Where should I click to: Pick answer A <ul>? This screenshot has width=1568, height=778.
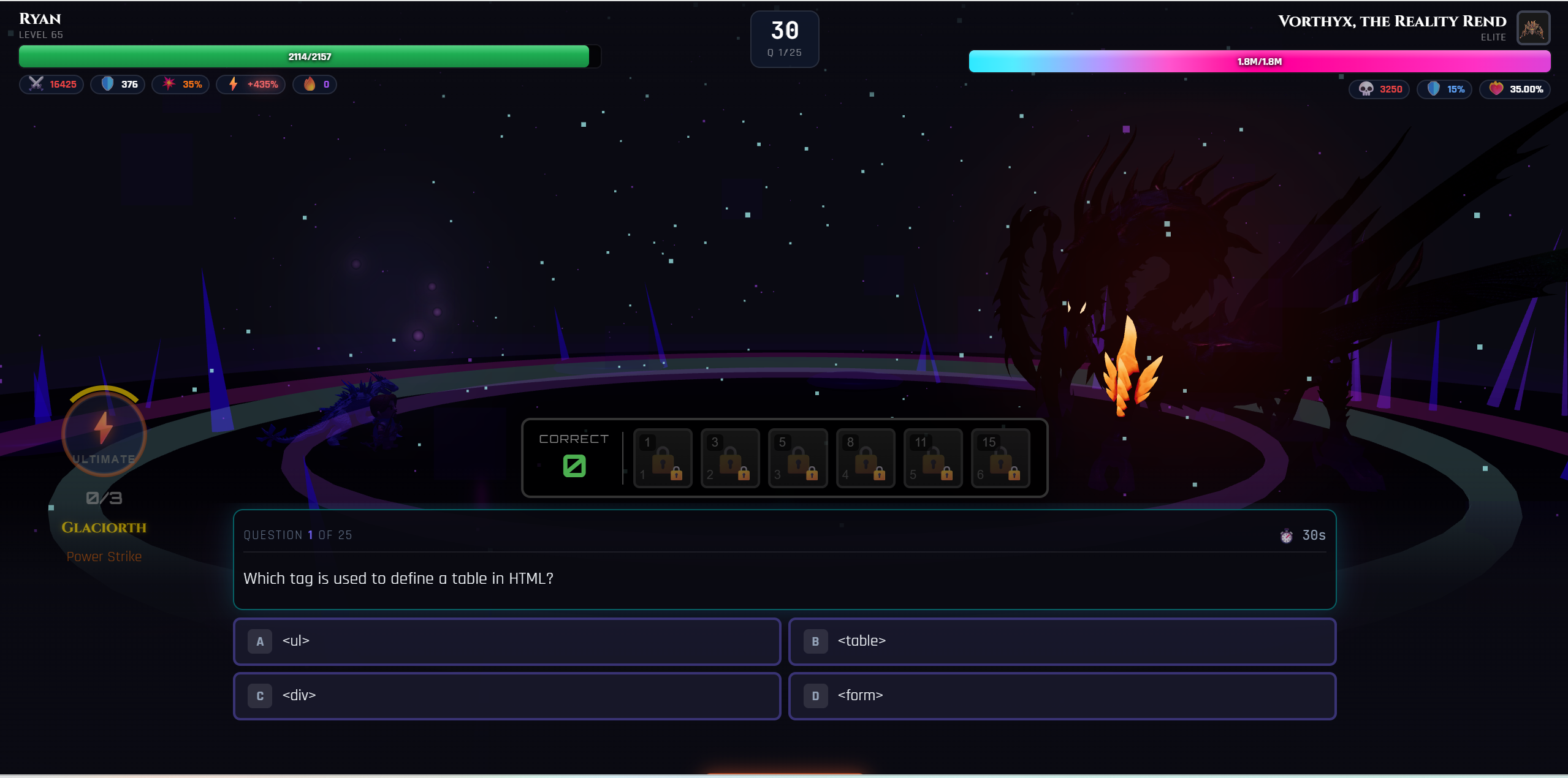tap(506, 641)
